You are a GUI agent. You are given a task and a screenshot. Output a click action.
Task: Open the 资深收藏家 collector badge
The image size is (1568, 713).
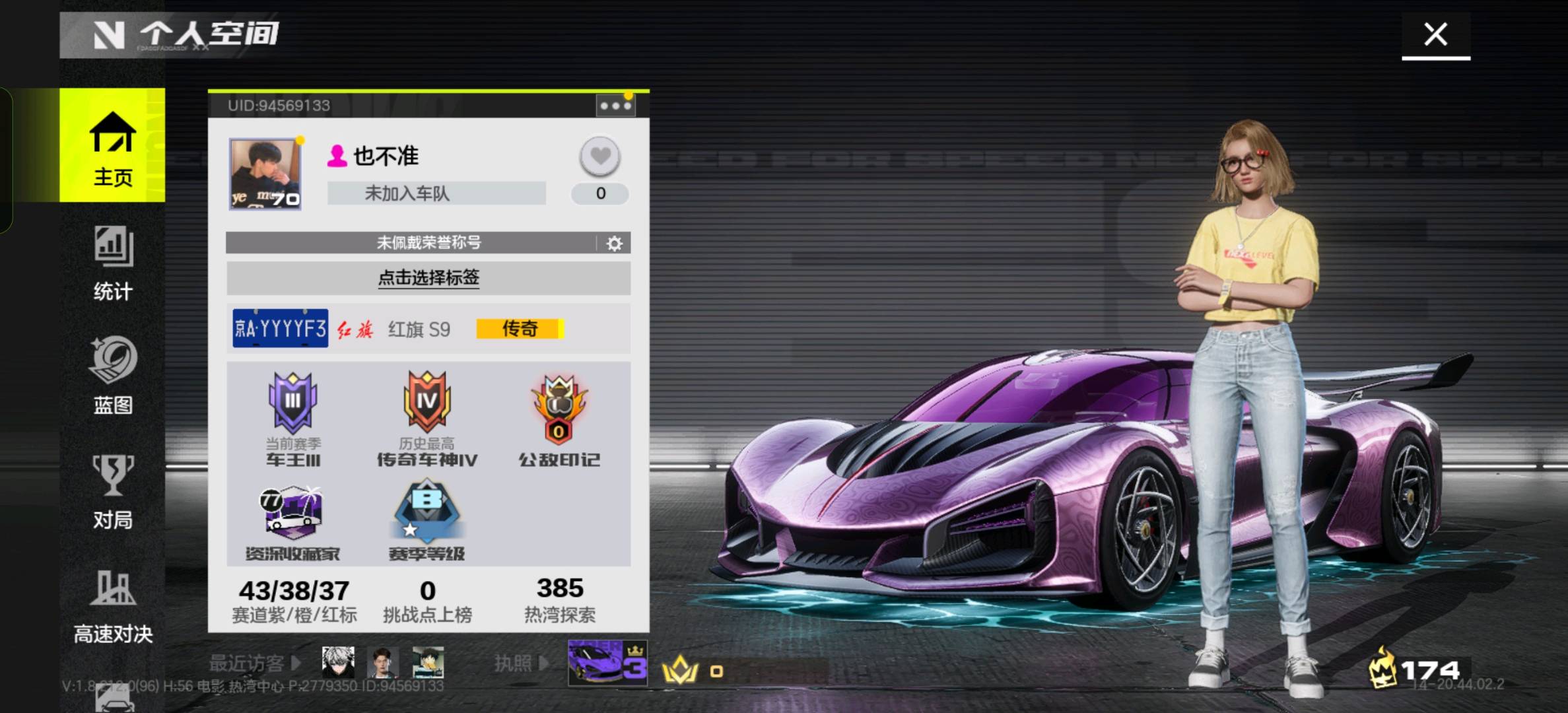click(x=292, y=523)
